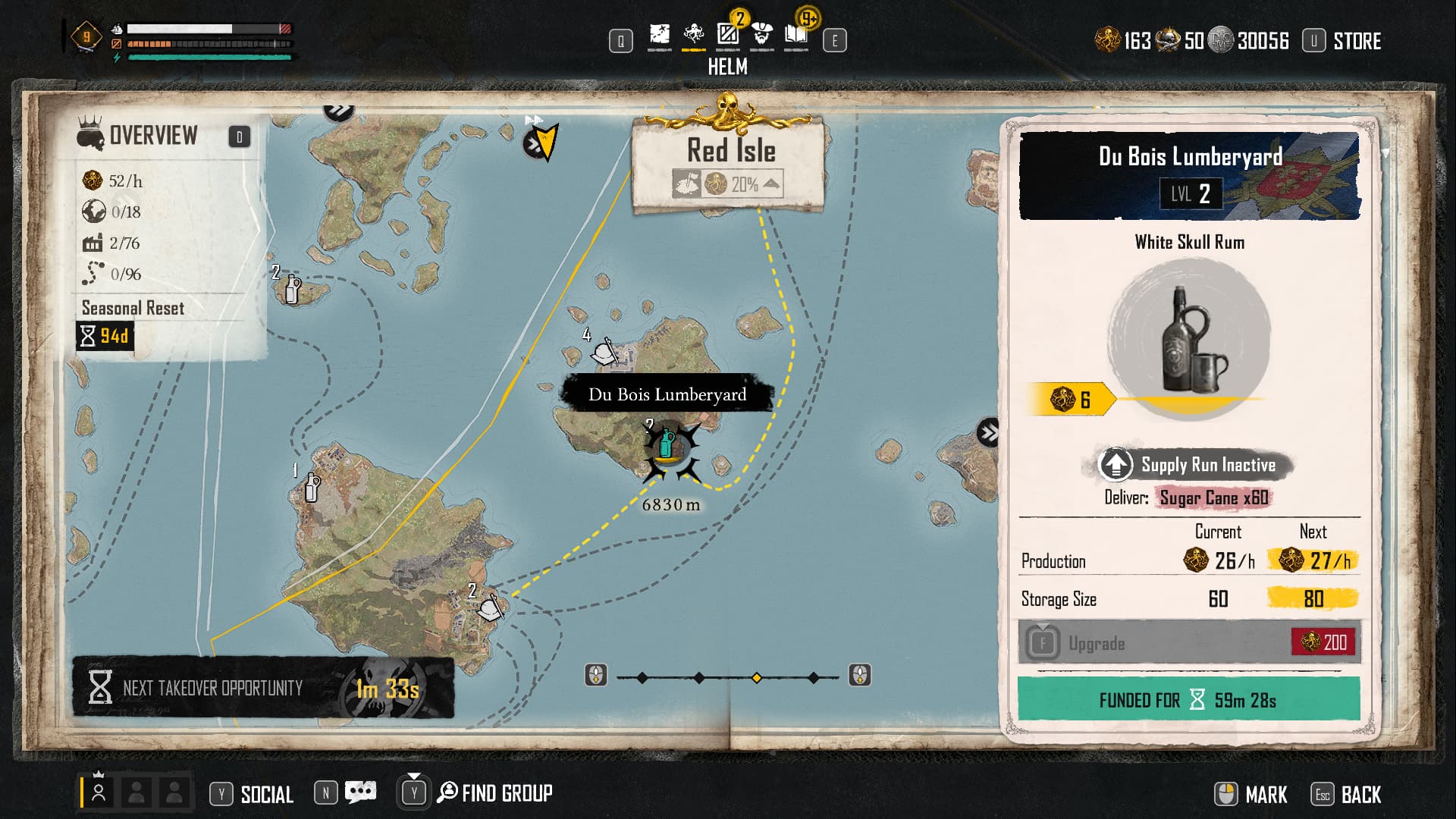Screen dimensions: 1456x819
Task: Click the yellow diamond zoom level
Action: (x=756, y=678)
